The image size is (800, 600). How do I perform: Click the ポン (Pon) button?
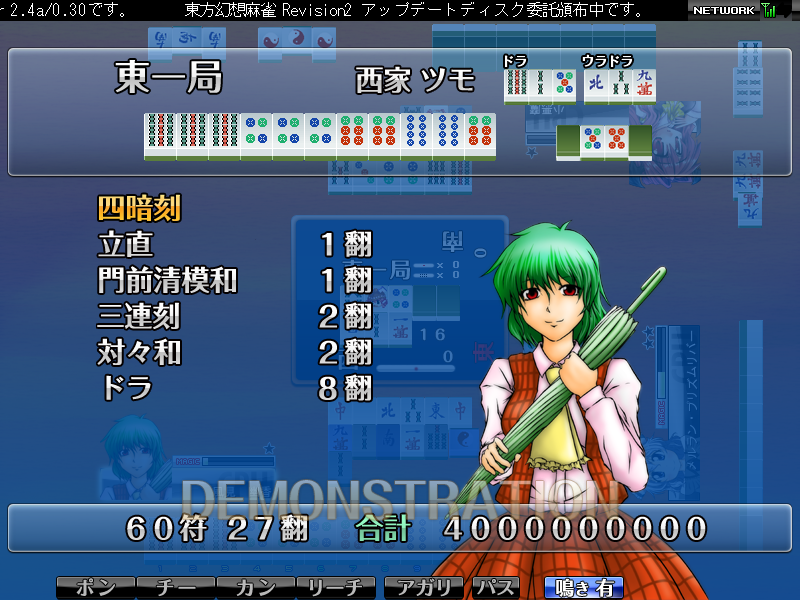pyautogui.click(x=95, y=588)
